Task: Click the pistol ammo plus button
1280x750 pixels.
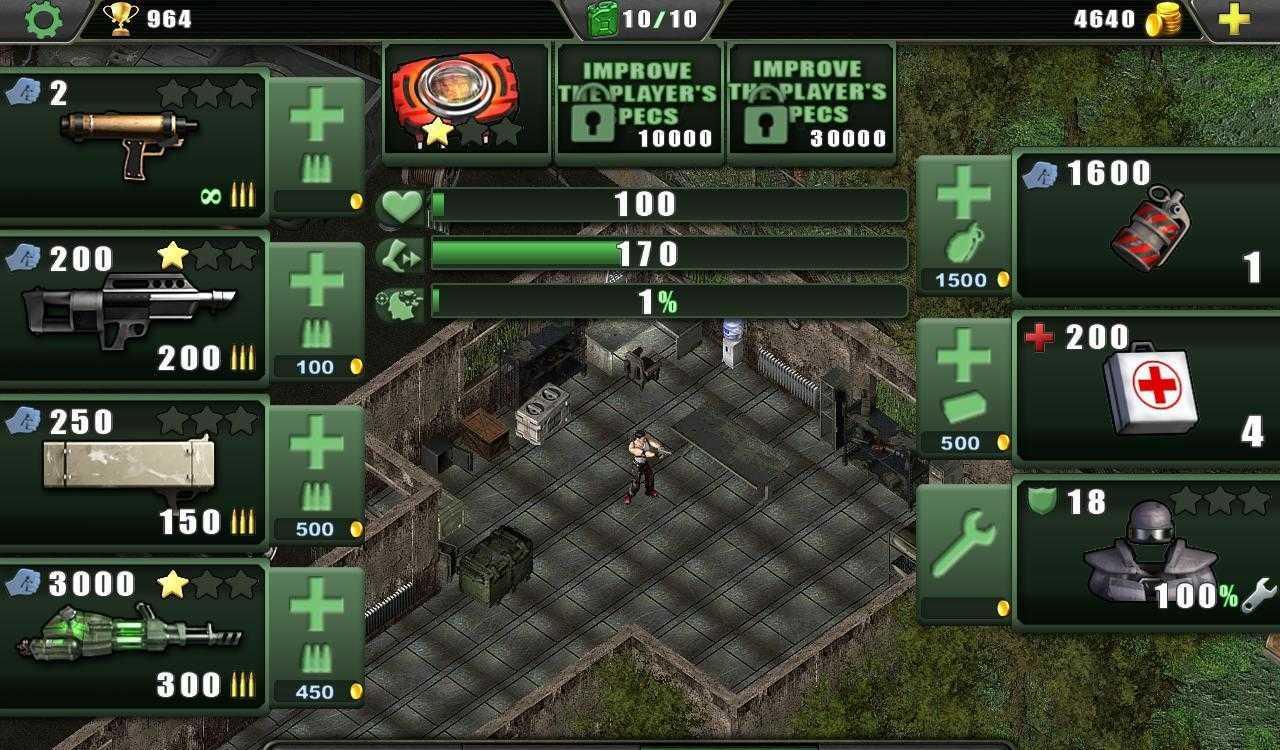Action: (316, 145)
